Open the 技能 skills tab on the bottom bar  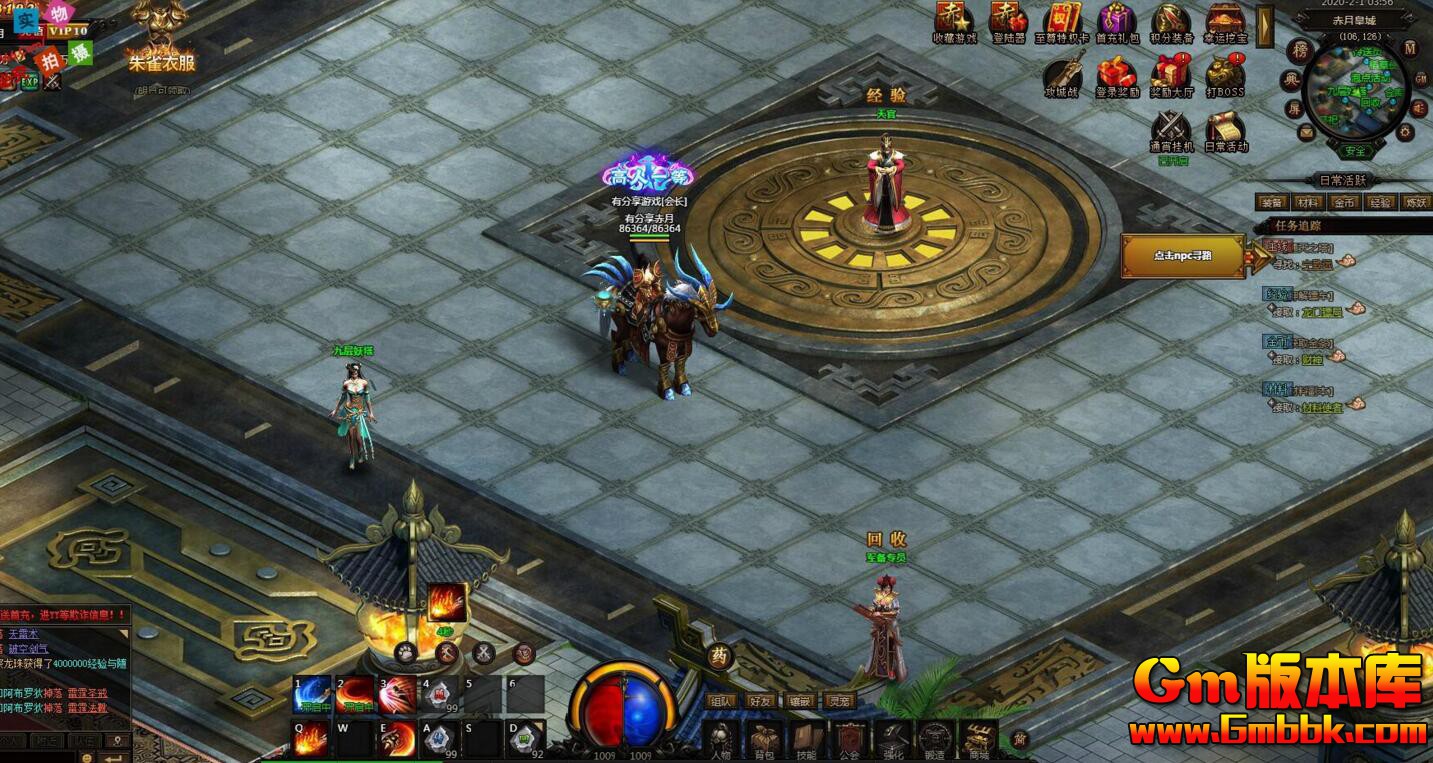pos(806,738)
